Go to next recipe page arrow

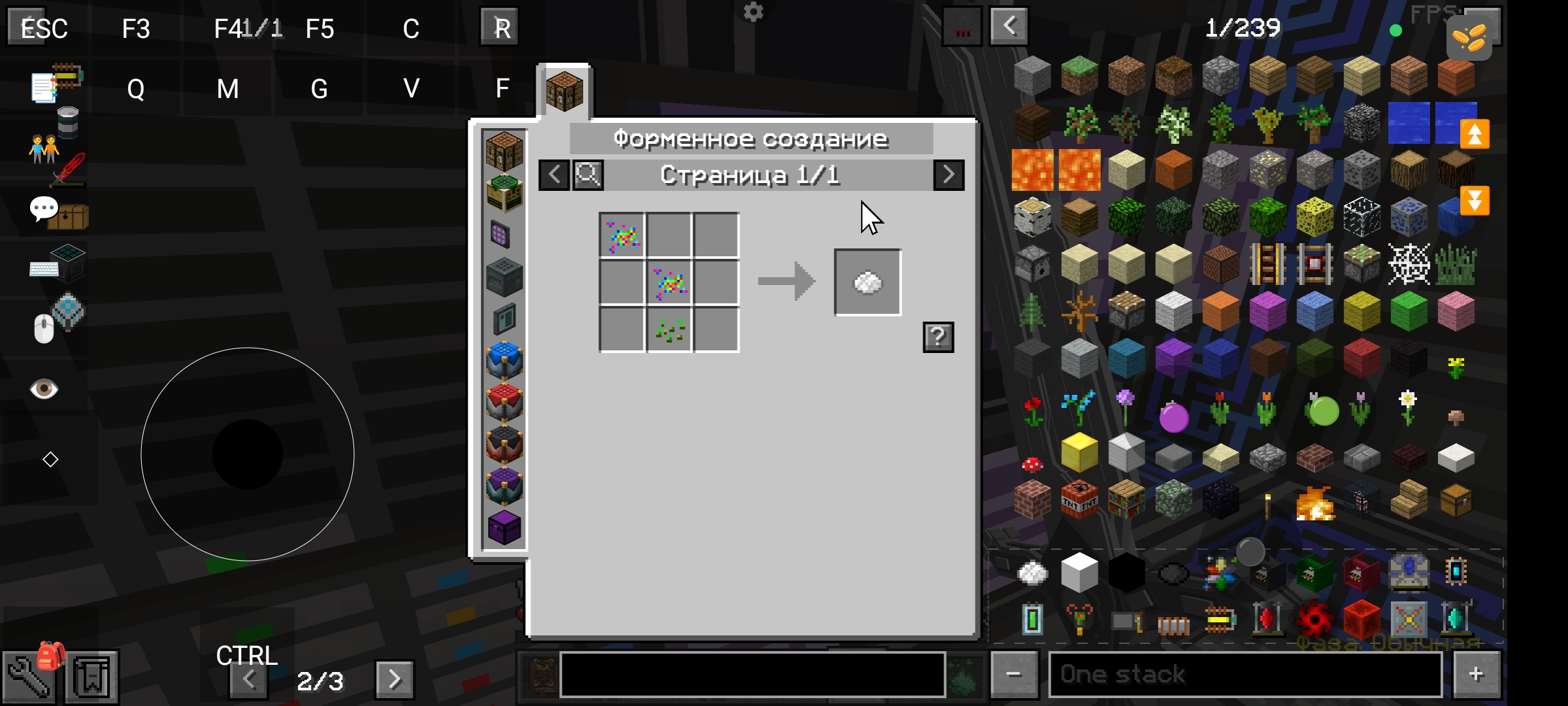pyautogui.click(x=948, y=175)
